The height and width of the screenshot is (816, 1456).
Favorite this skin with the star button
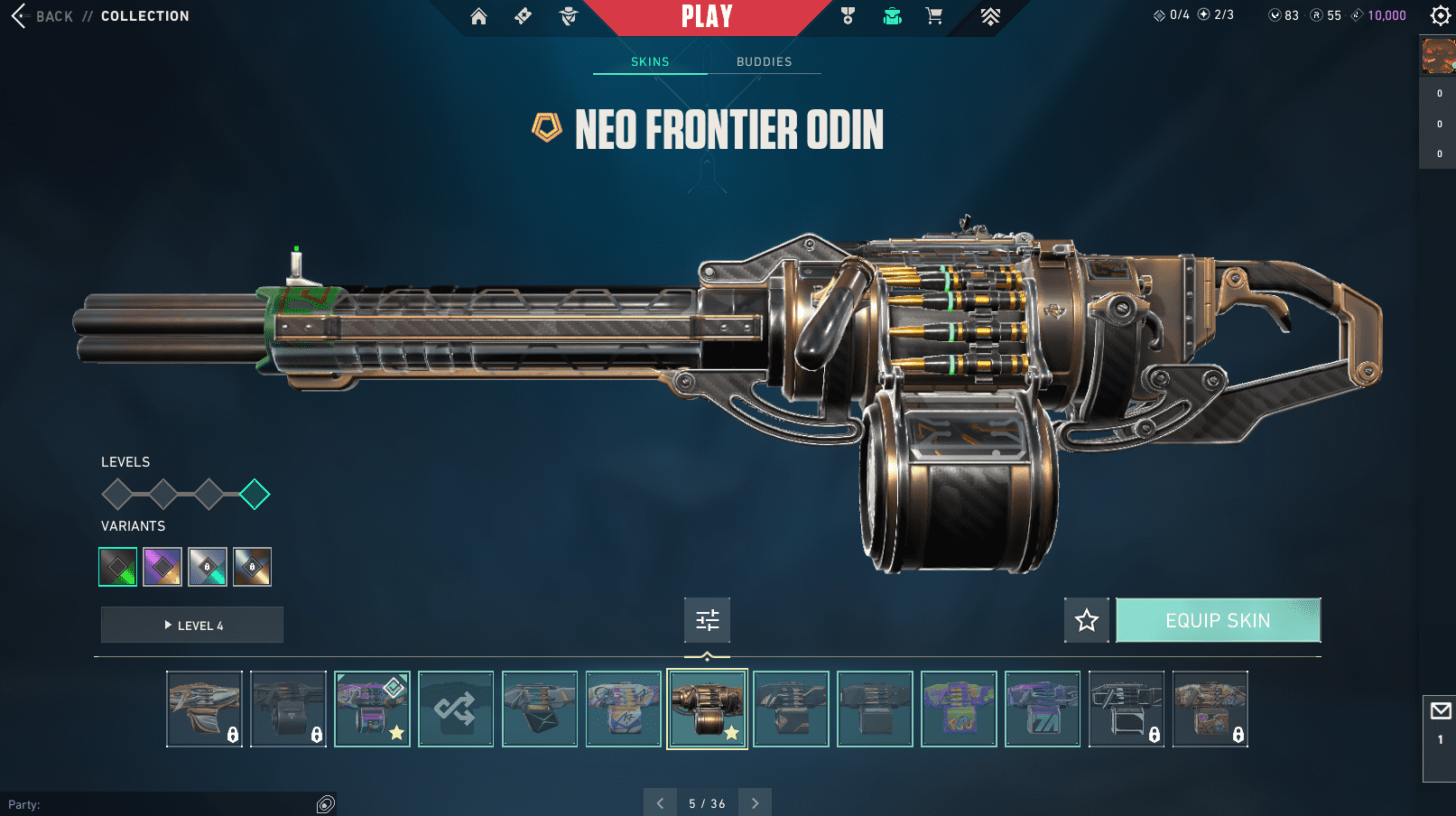(x=1086, y=620)
